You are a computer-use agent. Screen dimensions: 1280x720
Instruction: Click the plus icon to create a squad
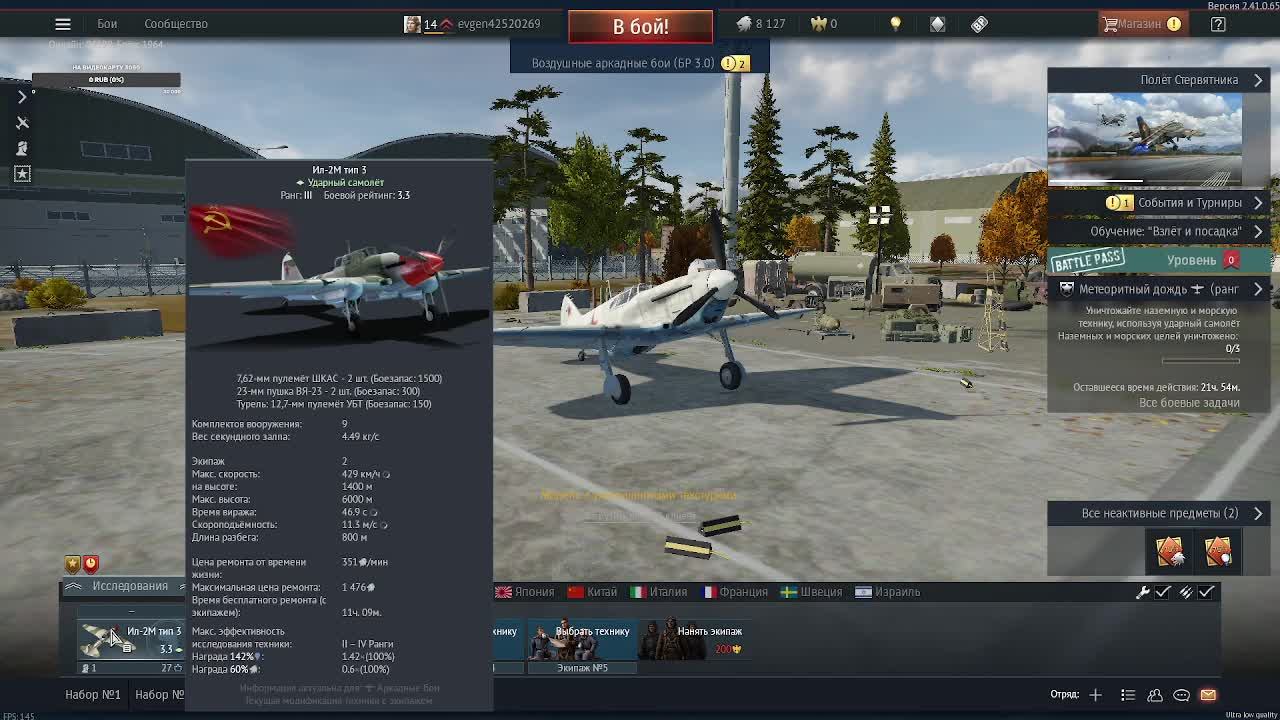click(x=1095, y=694)
